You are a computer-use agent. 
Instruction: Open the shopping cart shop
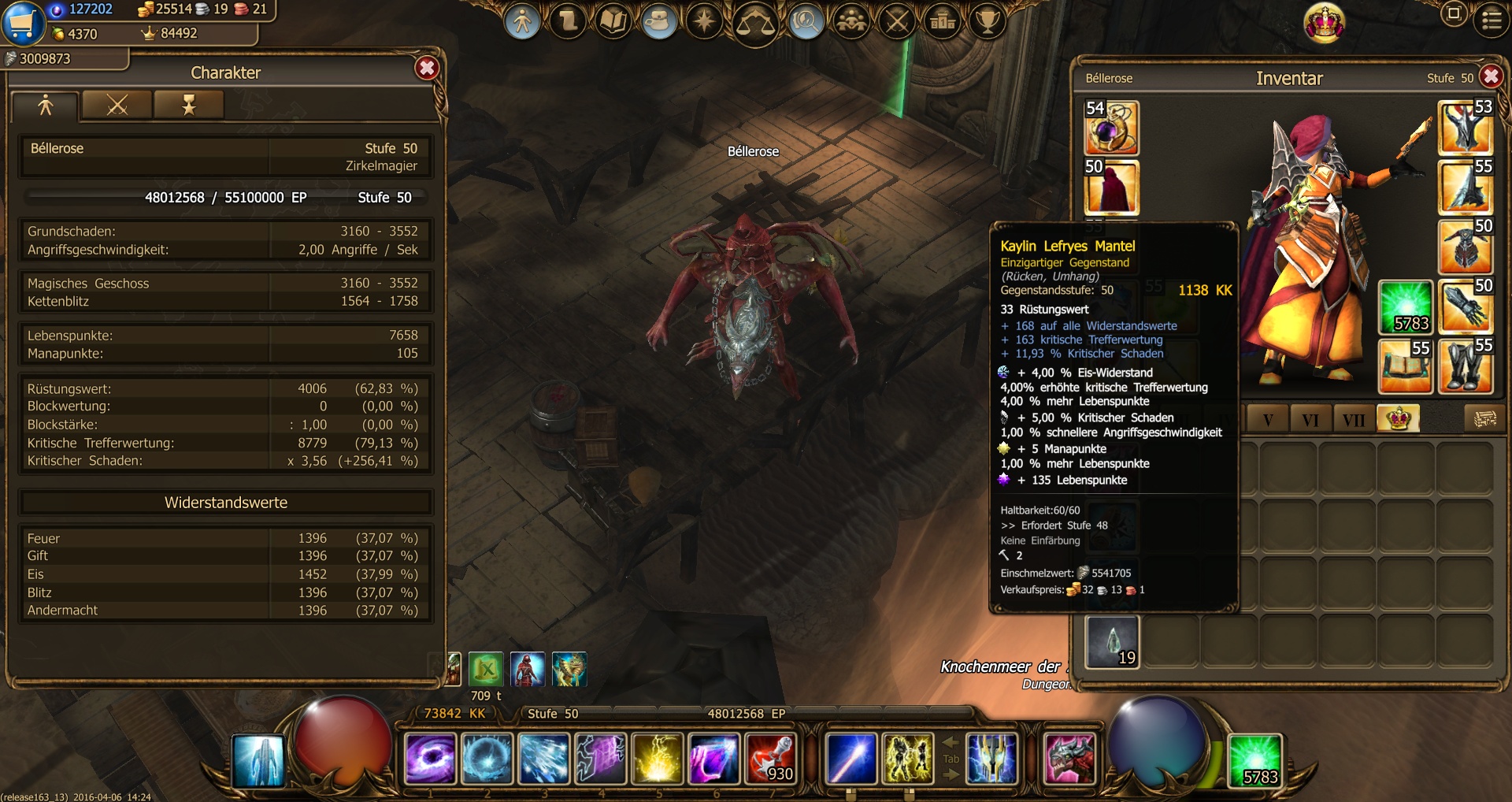tap(21, 23)
